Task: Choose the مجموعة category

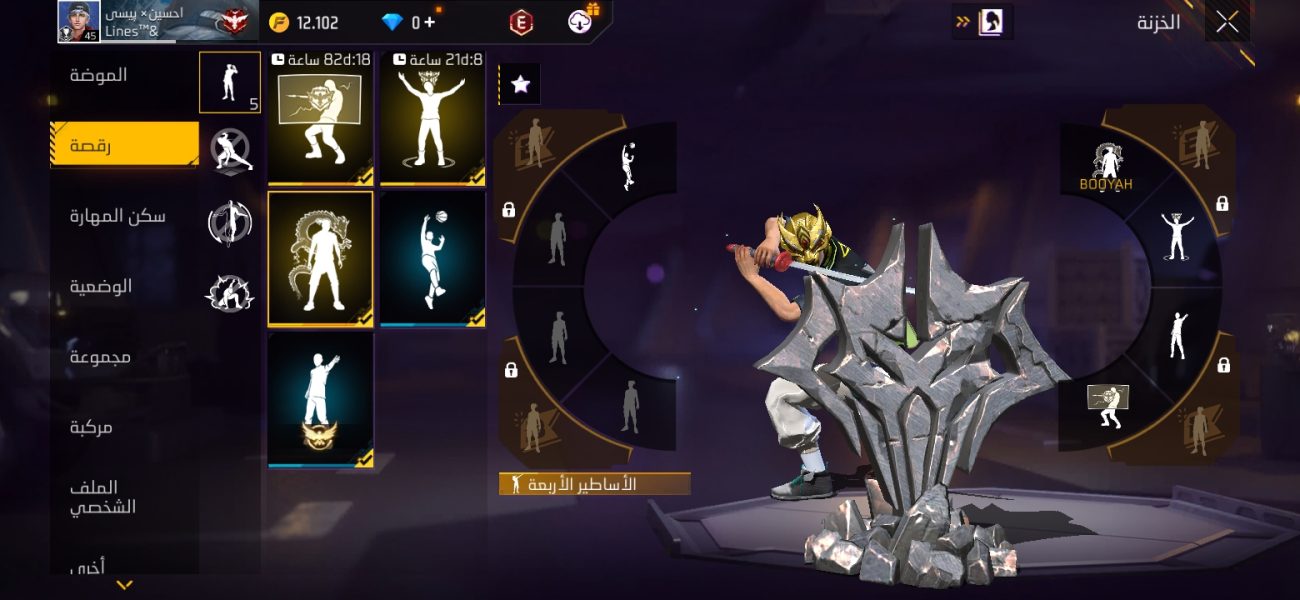Action: (100, 357)
